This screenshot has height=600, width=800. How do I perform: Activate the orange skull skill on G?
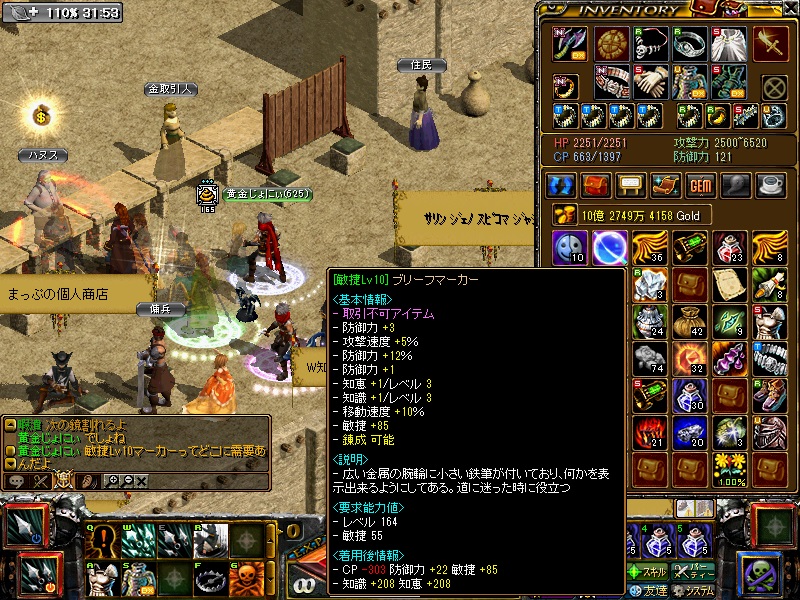point(246,577)
